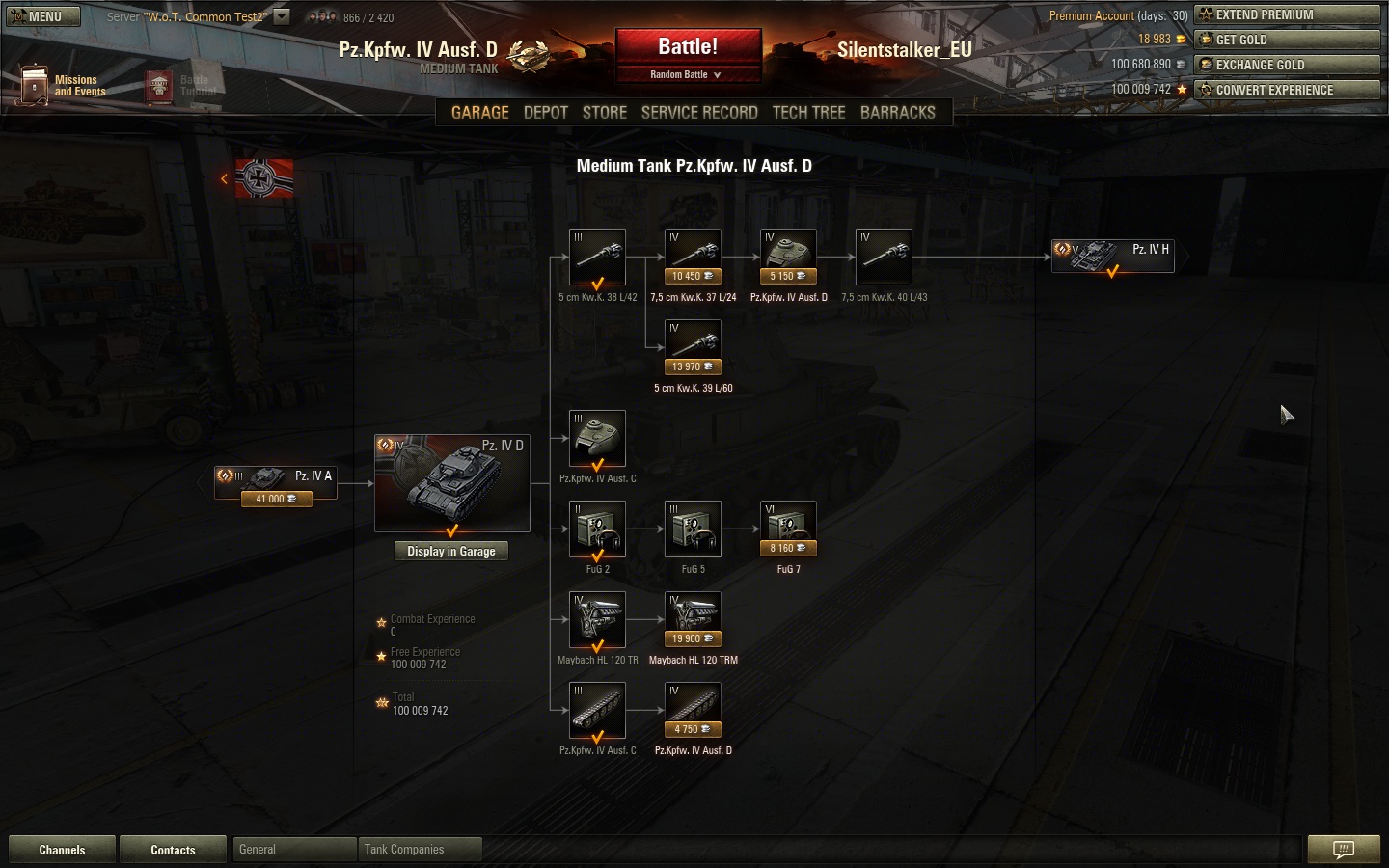Go to the Store tab
Viewport: 1389px width, 868px height.
[605, 112]
